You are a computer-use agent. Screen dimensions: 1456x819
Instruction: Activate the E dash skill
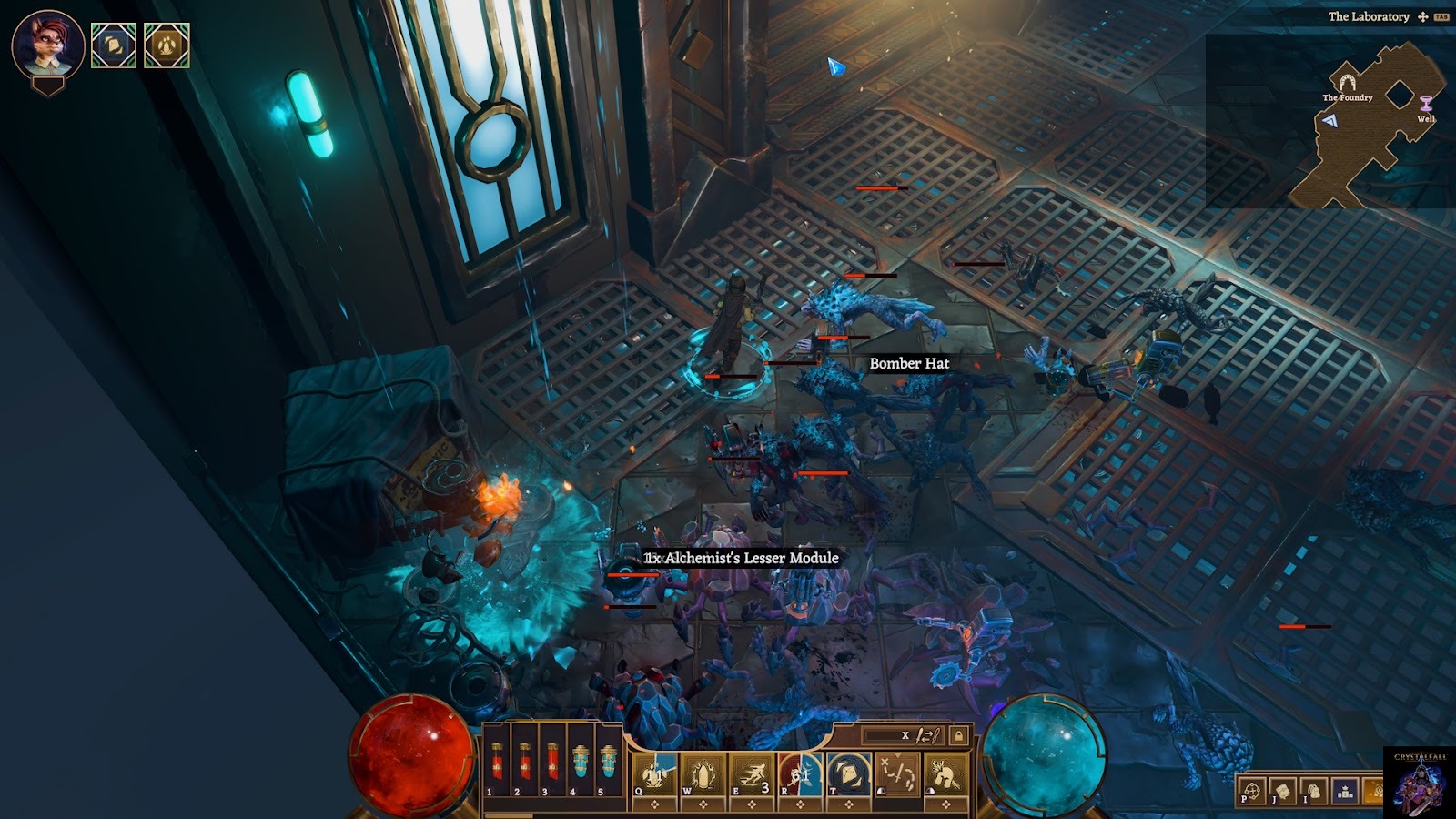(752, 775)
